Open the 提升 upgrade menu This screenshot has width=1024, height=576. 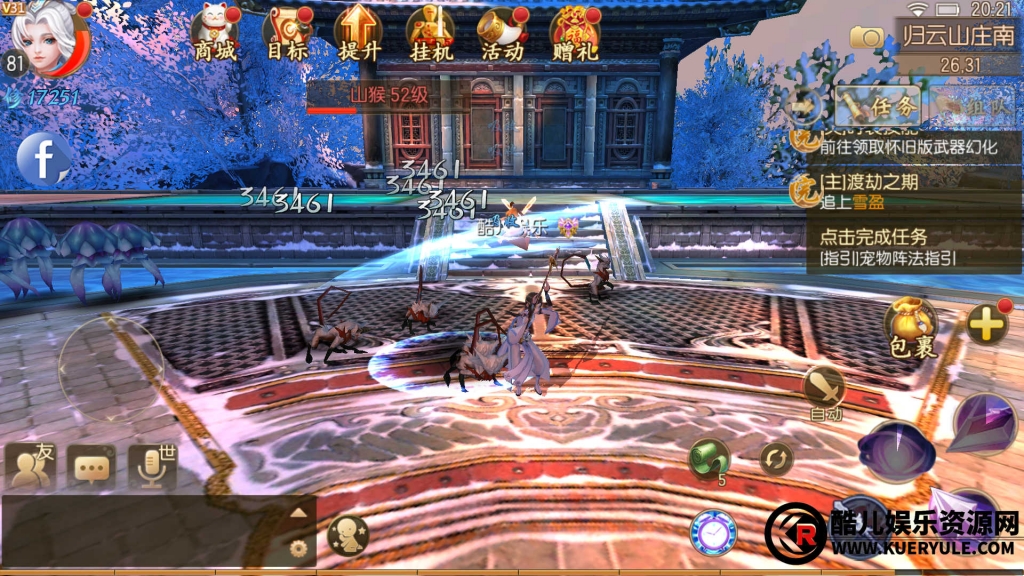point(358,33)
